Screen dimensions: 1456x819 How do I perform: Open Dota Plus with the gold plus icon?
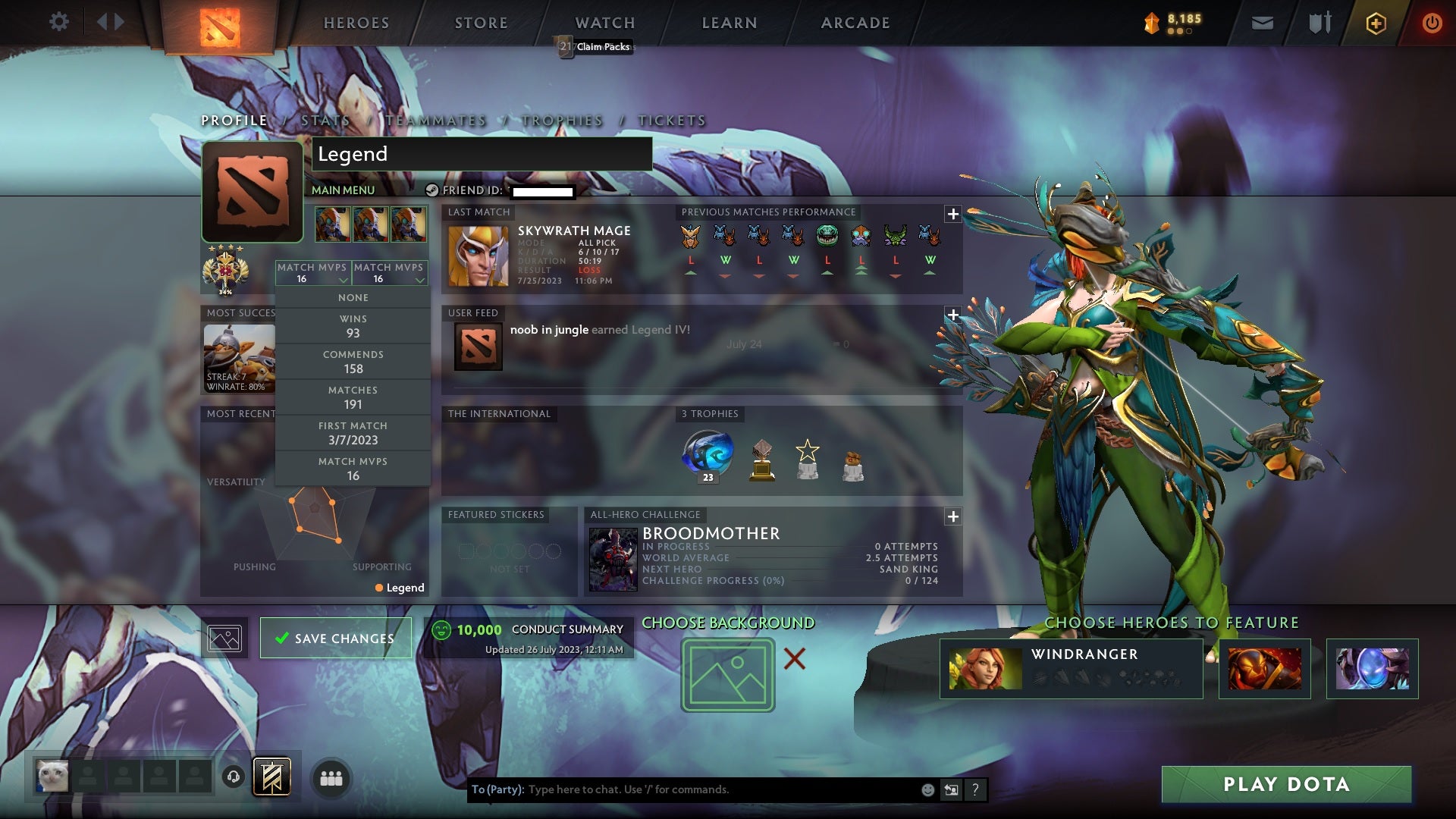click(1375, 23)
